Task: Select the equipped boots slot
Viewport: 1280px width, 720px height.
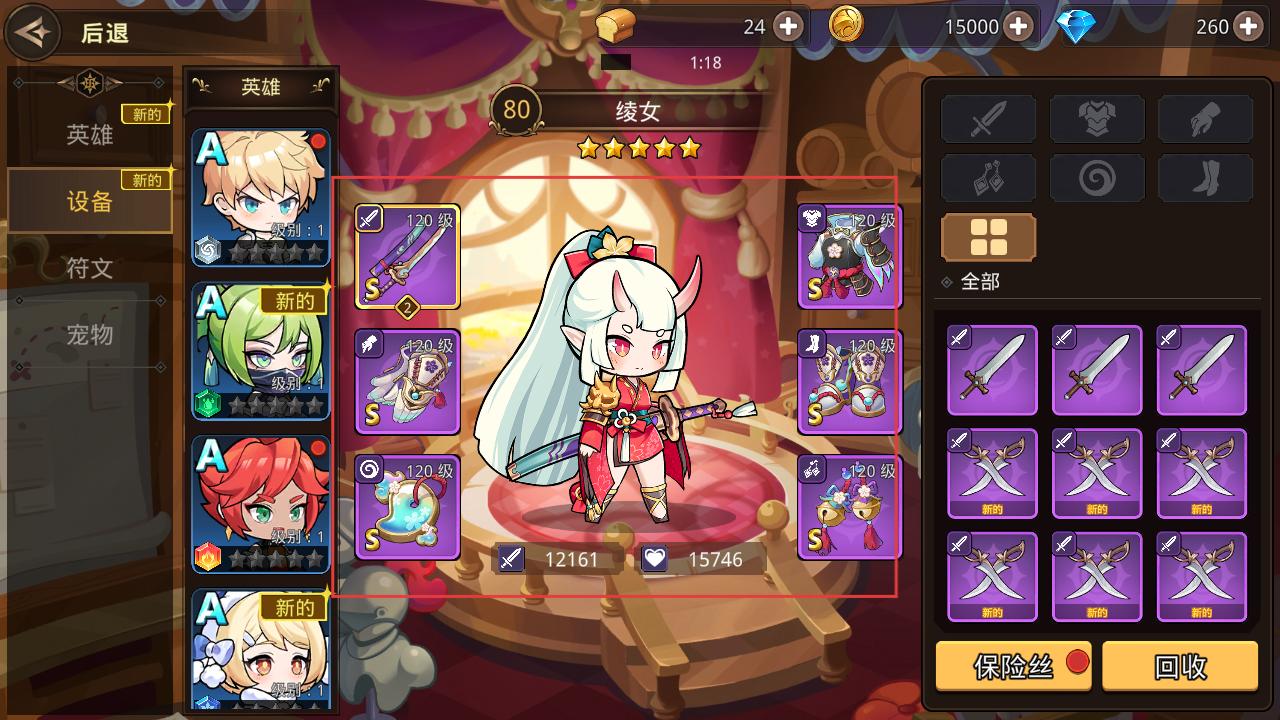Action: click(849, 382)
